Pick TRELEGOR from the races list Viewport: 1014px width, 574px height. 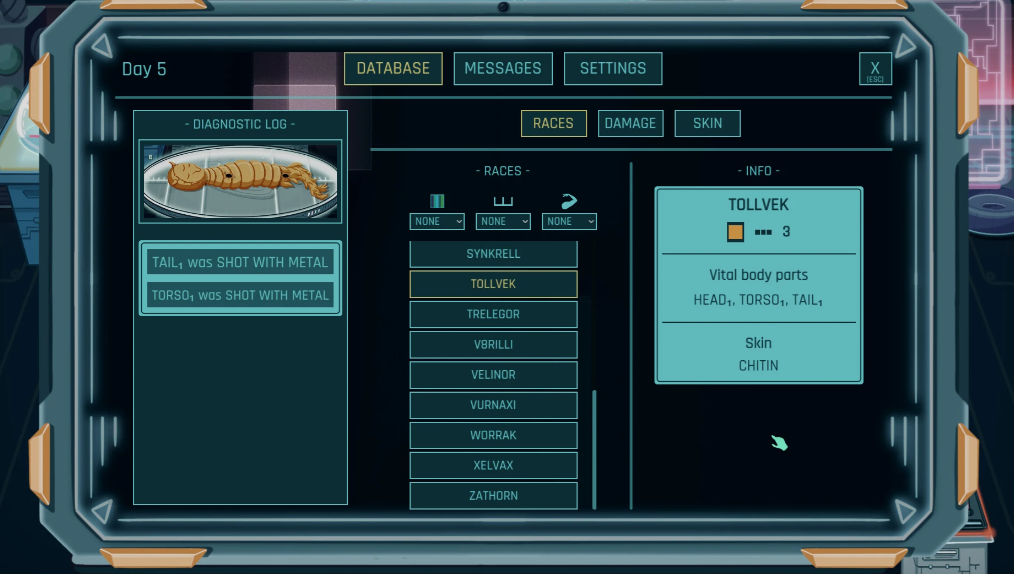tap(493, 314)
